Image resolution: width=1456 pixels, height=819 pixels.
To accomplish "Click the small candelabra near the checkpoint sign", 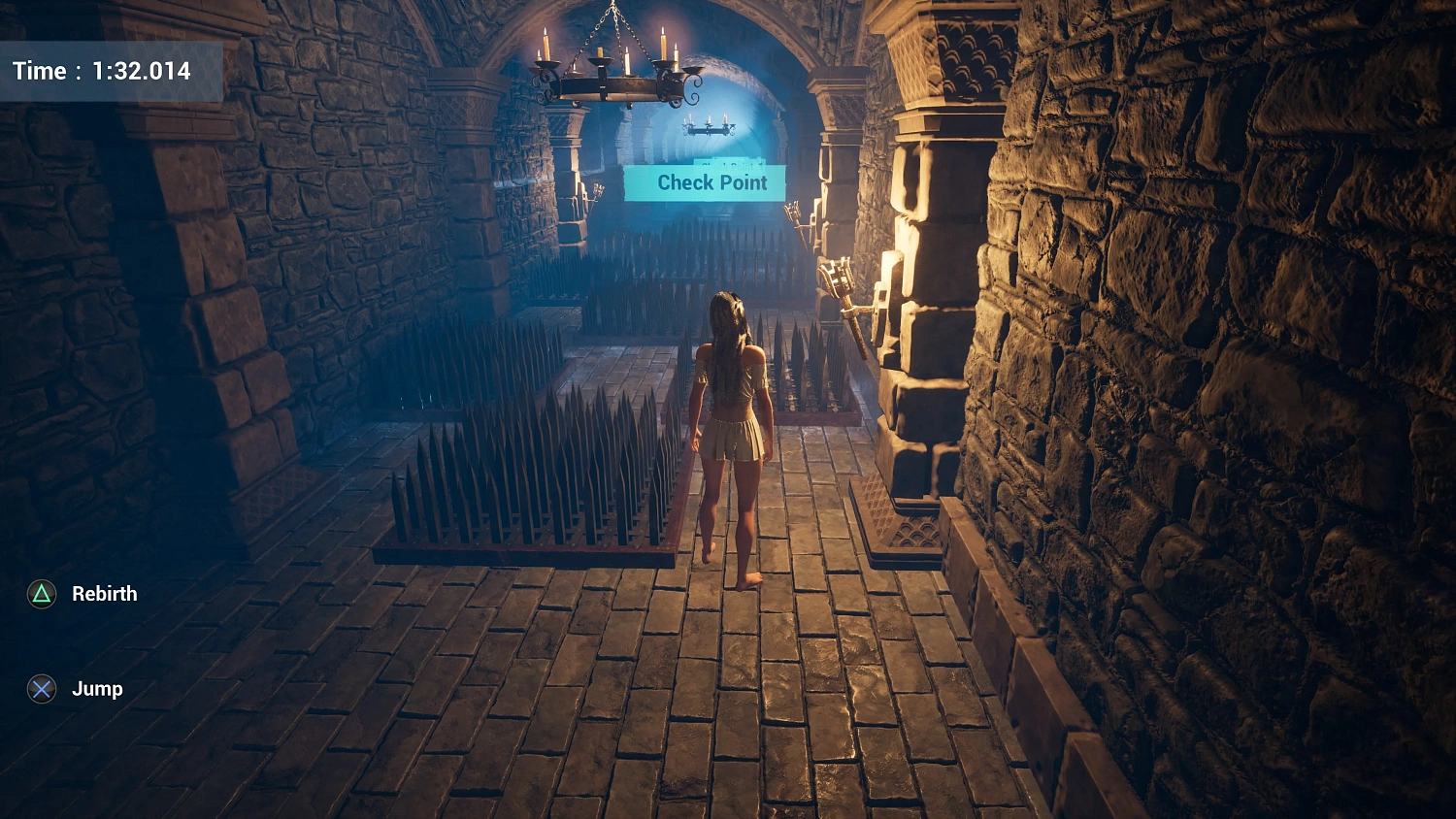I will click(x=711, y=126).
